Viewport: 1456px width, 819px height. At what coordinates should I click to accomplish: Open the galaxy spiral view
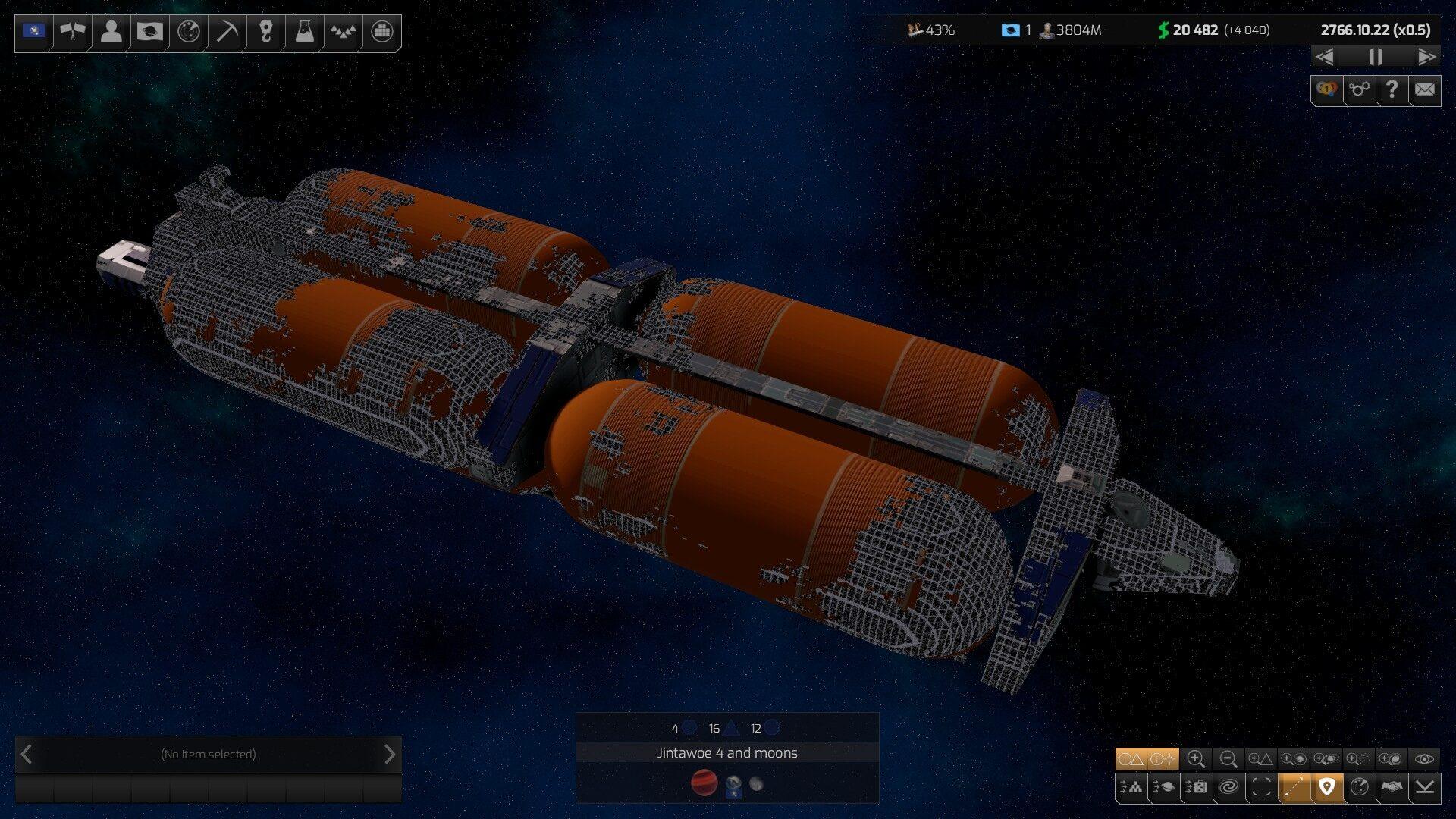pyautogui.click(x=1228, y=788)
